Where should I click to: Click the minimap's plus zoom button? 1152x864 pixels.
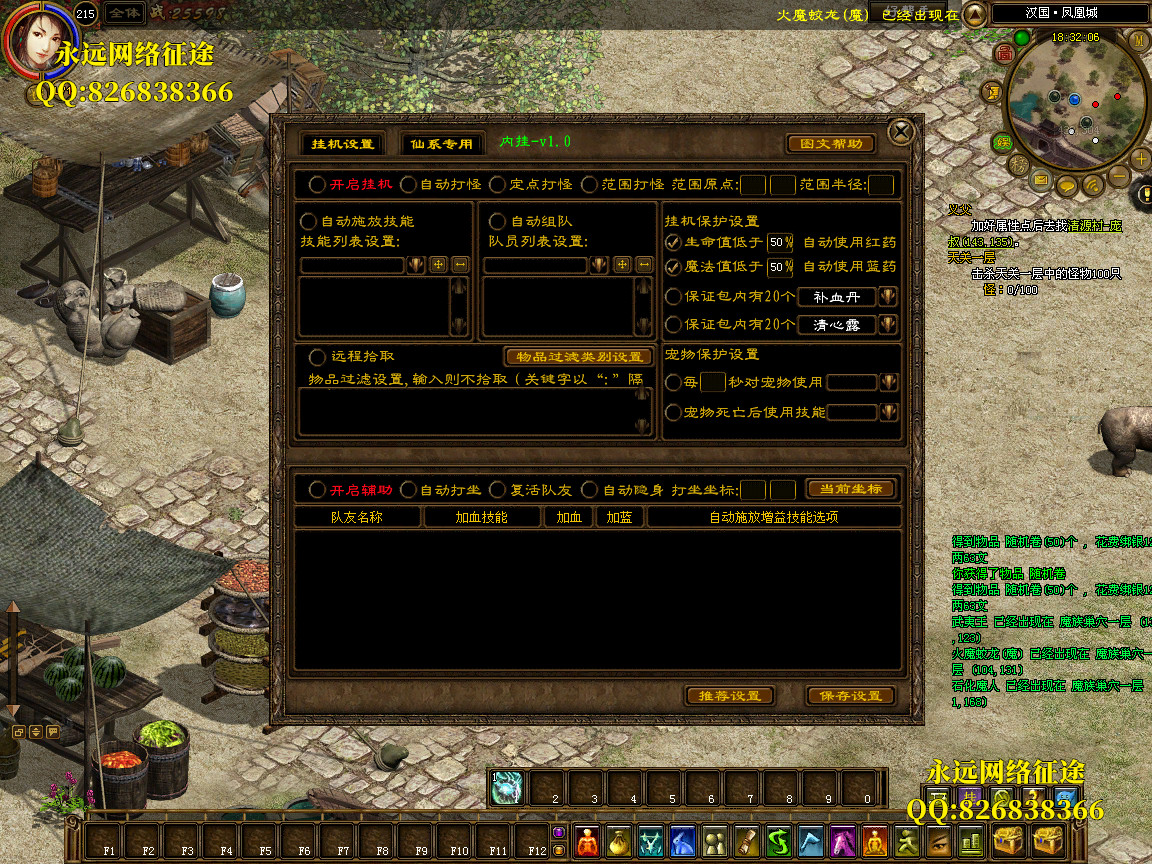(1141, 159)
